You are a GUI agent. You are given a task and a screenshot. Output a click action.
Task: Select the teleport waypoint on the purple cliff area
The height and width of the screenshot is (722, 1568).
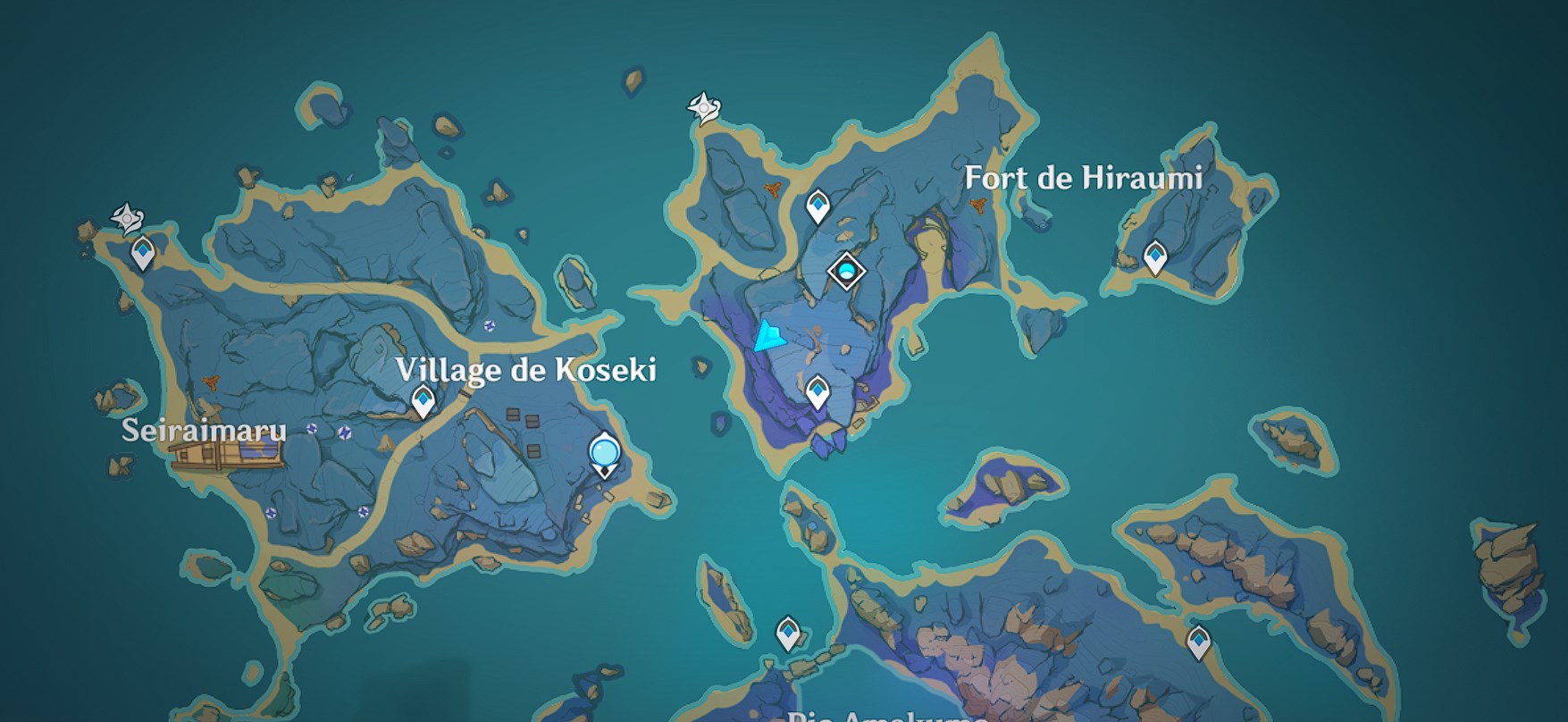pos(817,391)
